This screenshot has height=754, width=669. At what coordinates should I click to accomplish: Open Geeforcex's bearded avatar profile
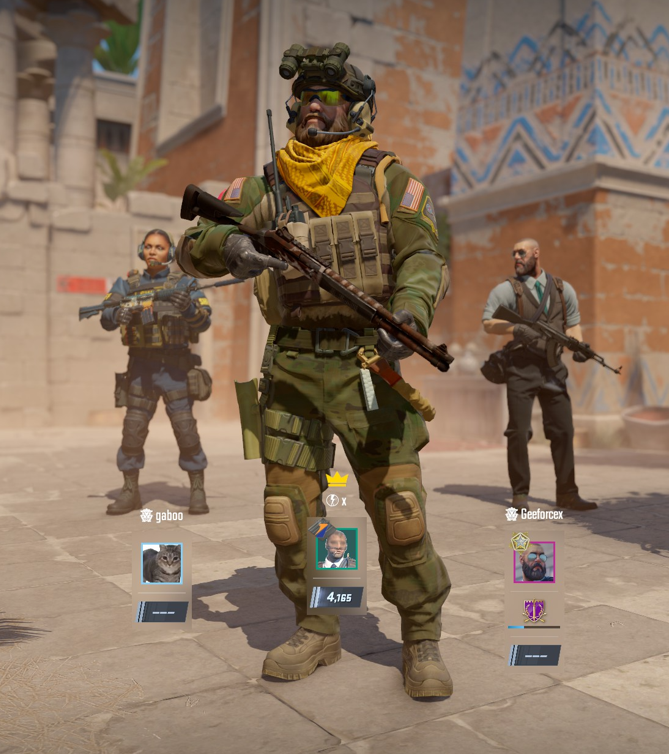coord(534,562)
